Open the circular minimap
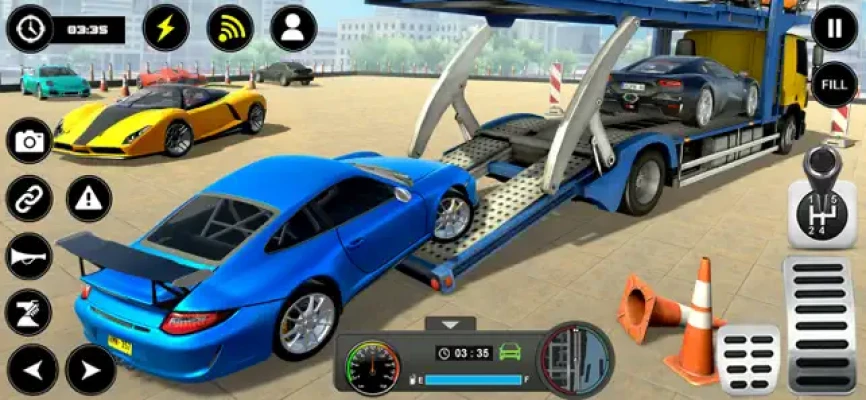Image resolution: width=866 pixels, height=400 pixels. [575, 358]
